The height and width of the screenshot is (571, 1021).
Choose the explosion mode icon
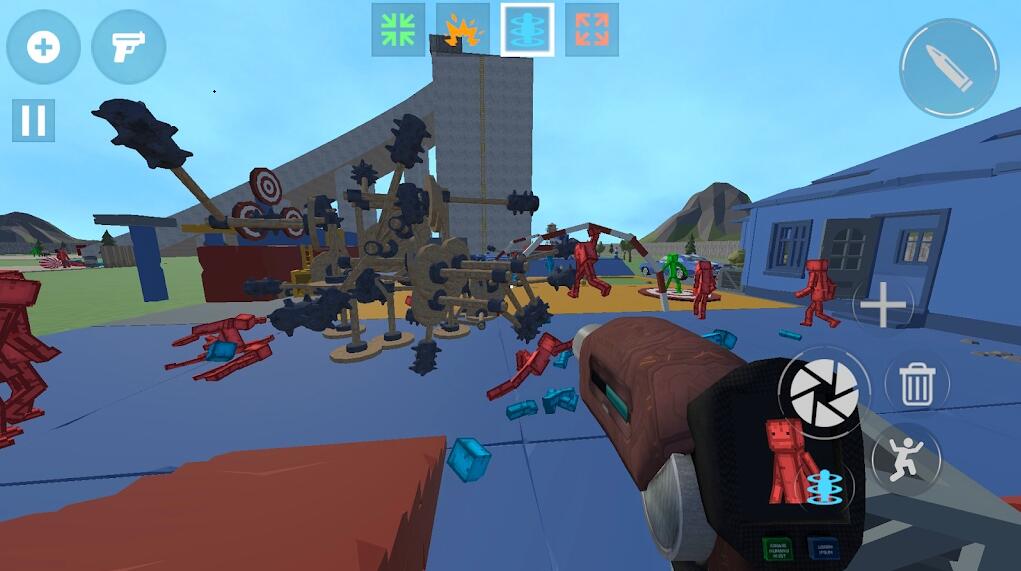click(463, 29)
